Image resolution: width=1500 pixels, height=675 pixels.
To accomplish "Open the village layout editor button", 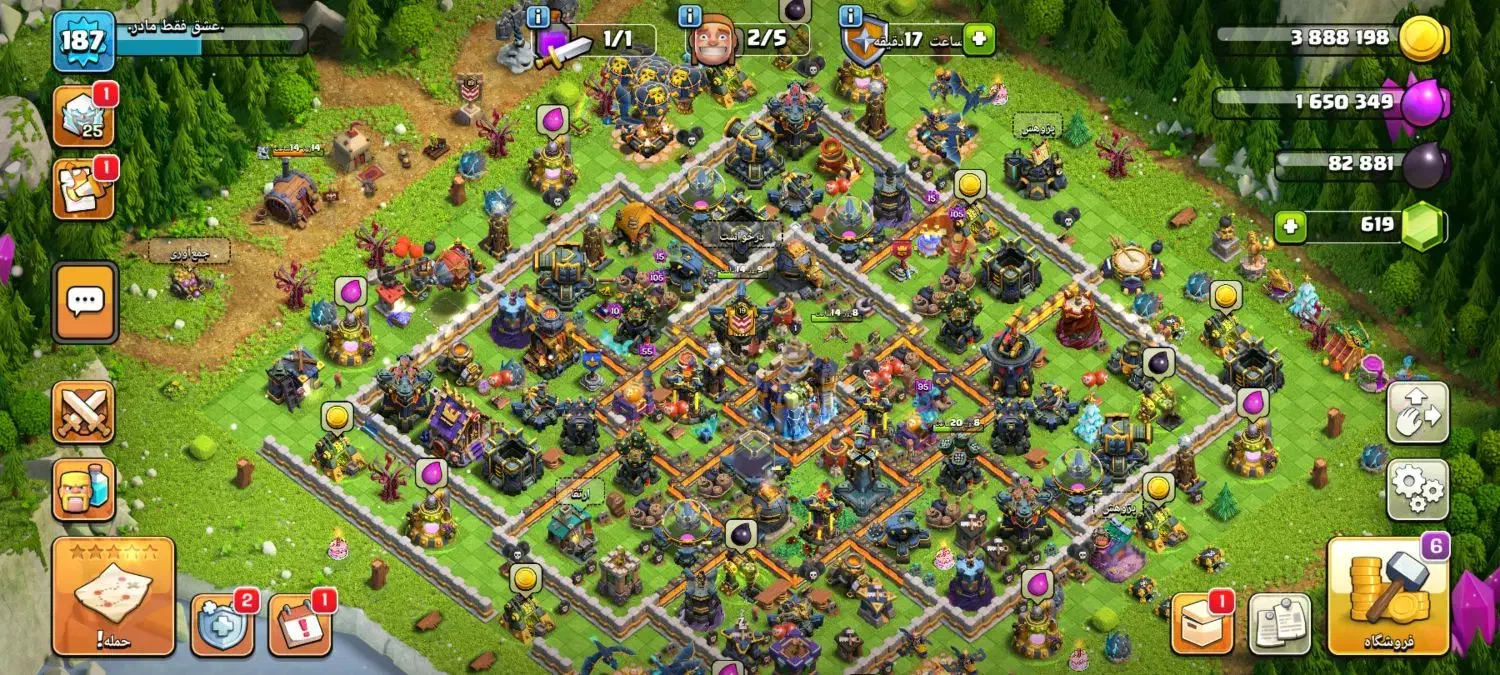I will pos(1417,412).
